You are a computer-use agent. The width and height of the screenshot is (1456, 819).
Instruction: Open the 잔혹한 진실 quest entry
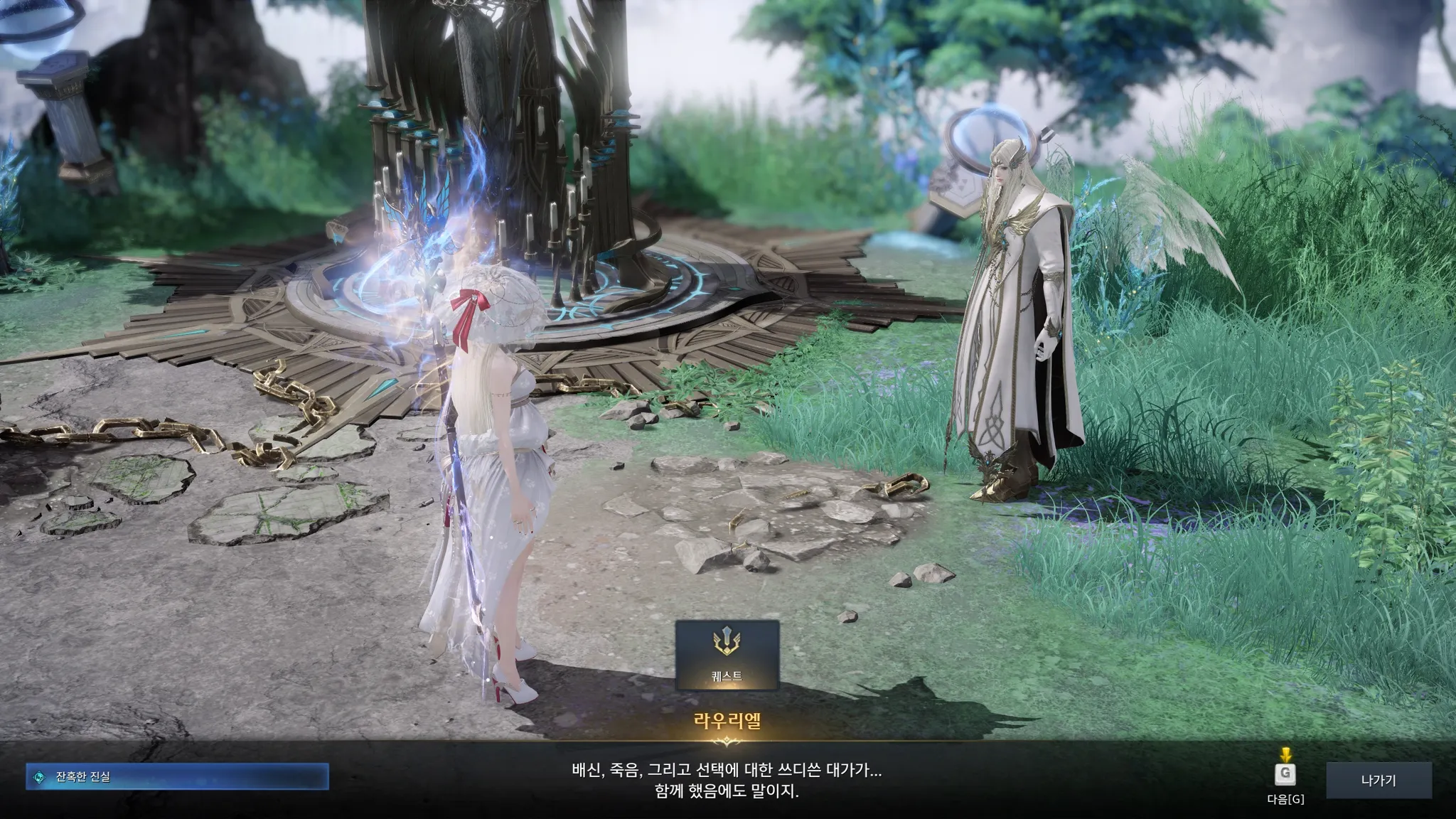pyautogui.click(x=177, y=777)
